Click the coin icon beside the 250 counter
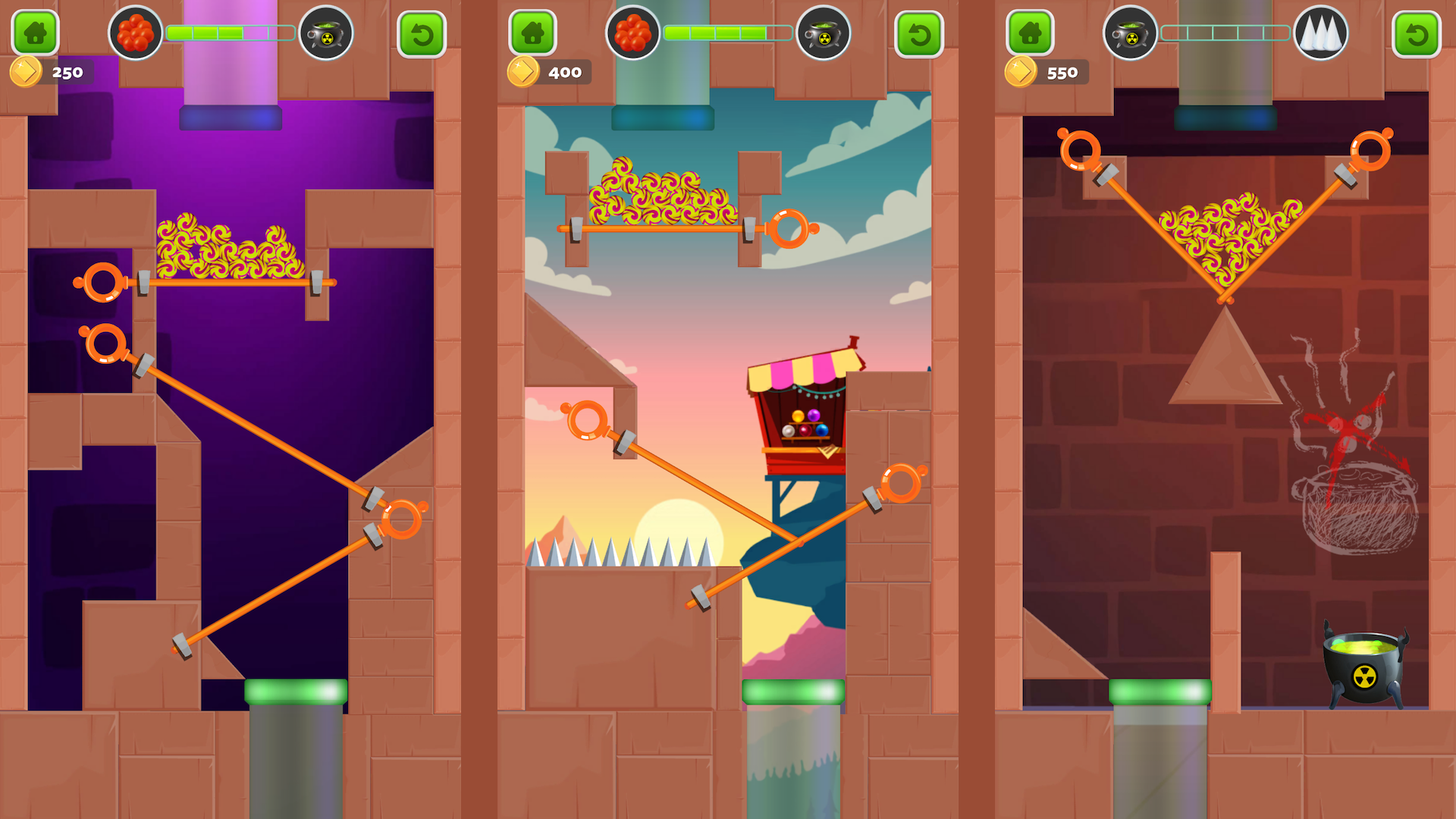 [27, 72]
